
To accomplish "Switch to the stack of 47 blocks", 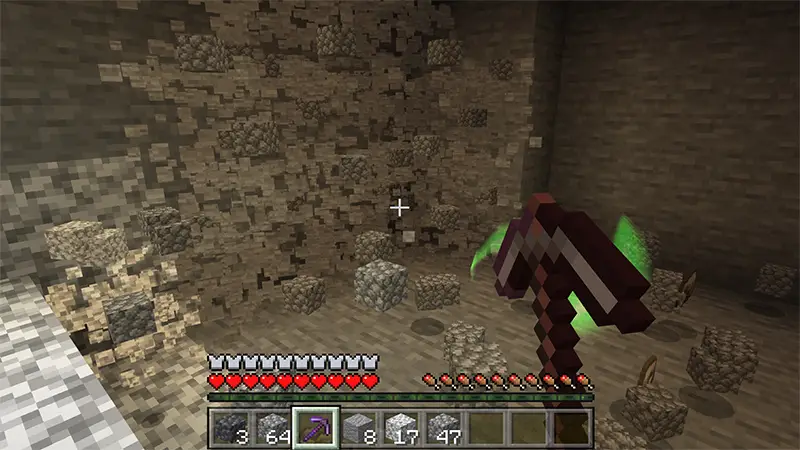I will point(443,427).
